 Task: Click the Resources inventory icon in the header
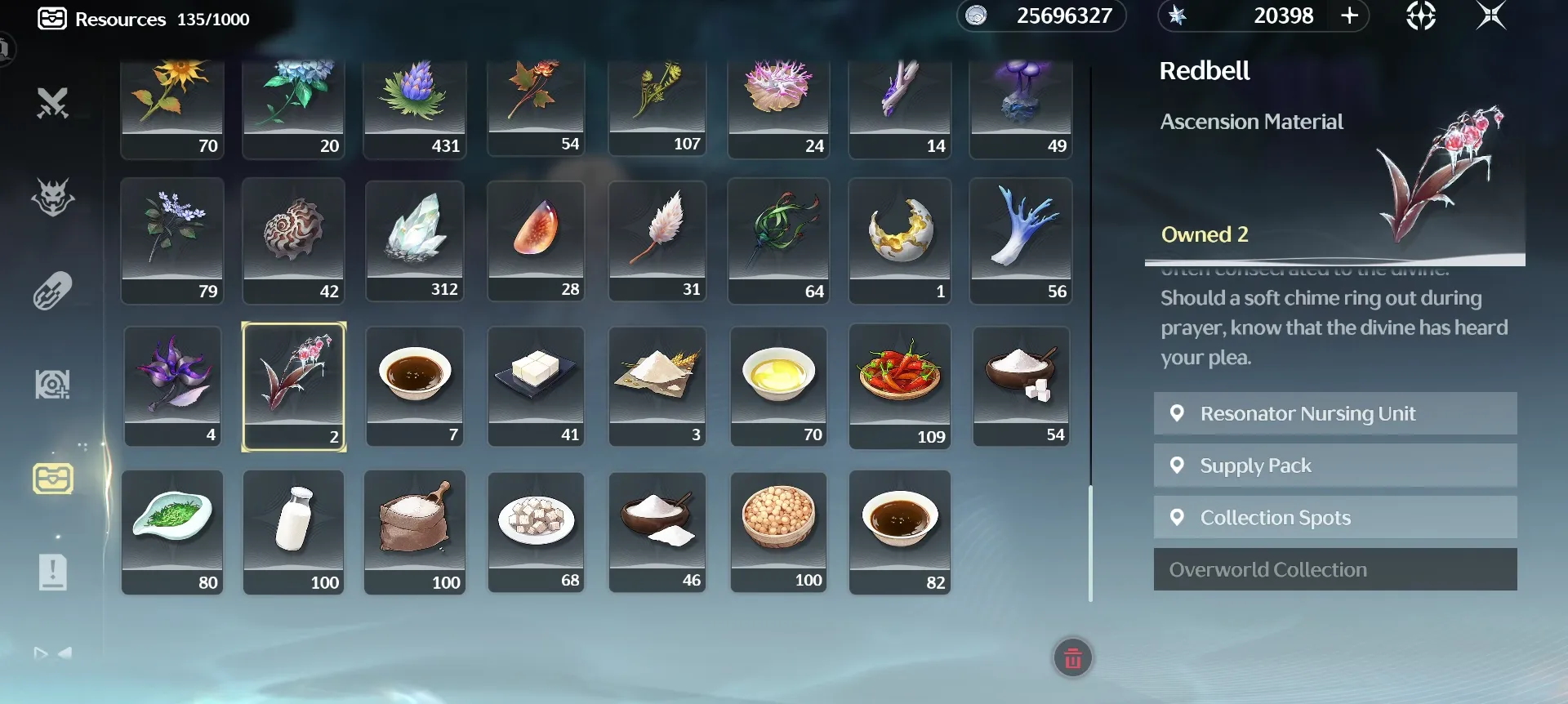[x=52, y=18]
